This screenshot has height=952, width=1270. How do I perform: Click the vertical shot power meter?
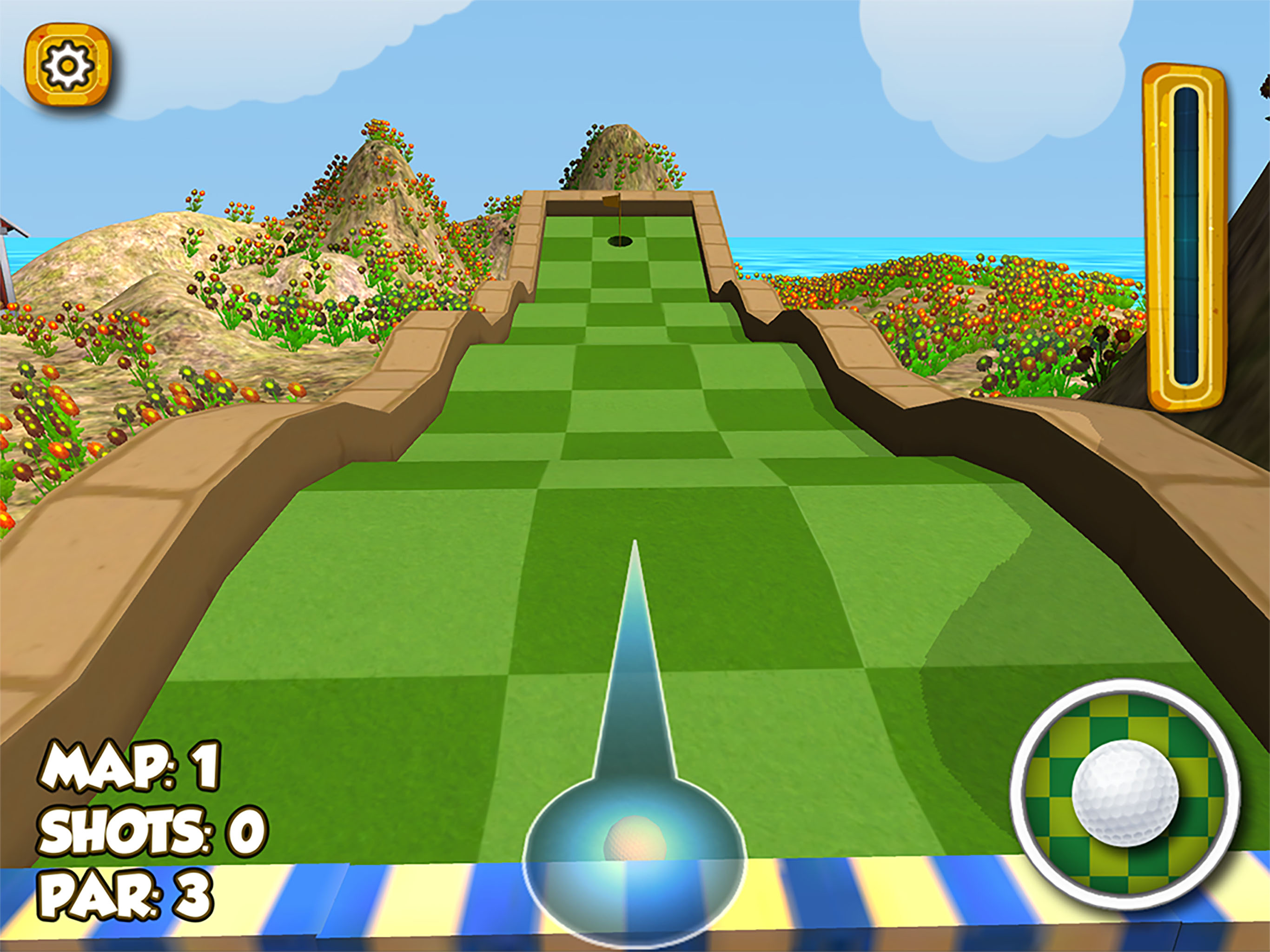pos(1185,237)
